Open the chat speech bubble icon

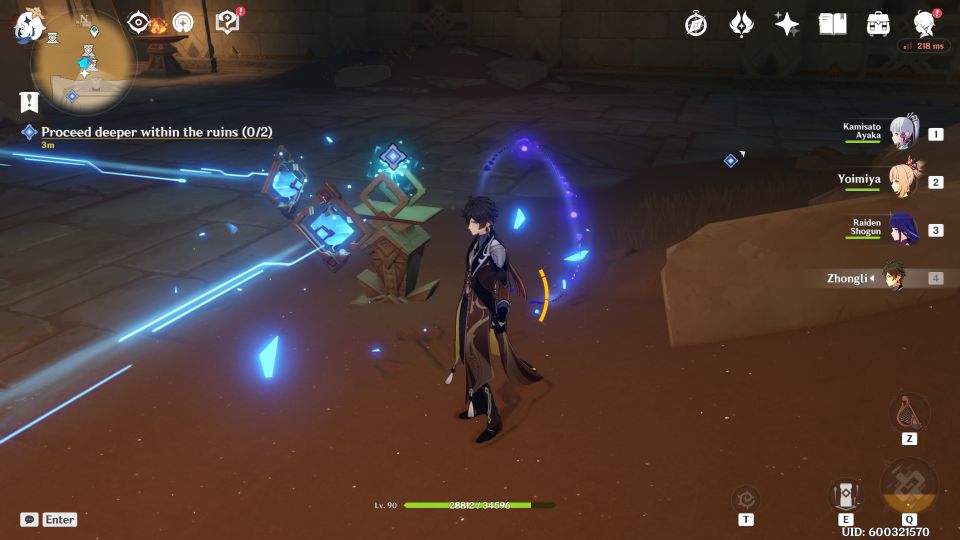pos(29,520)
